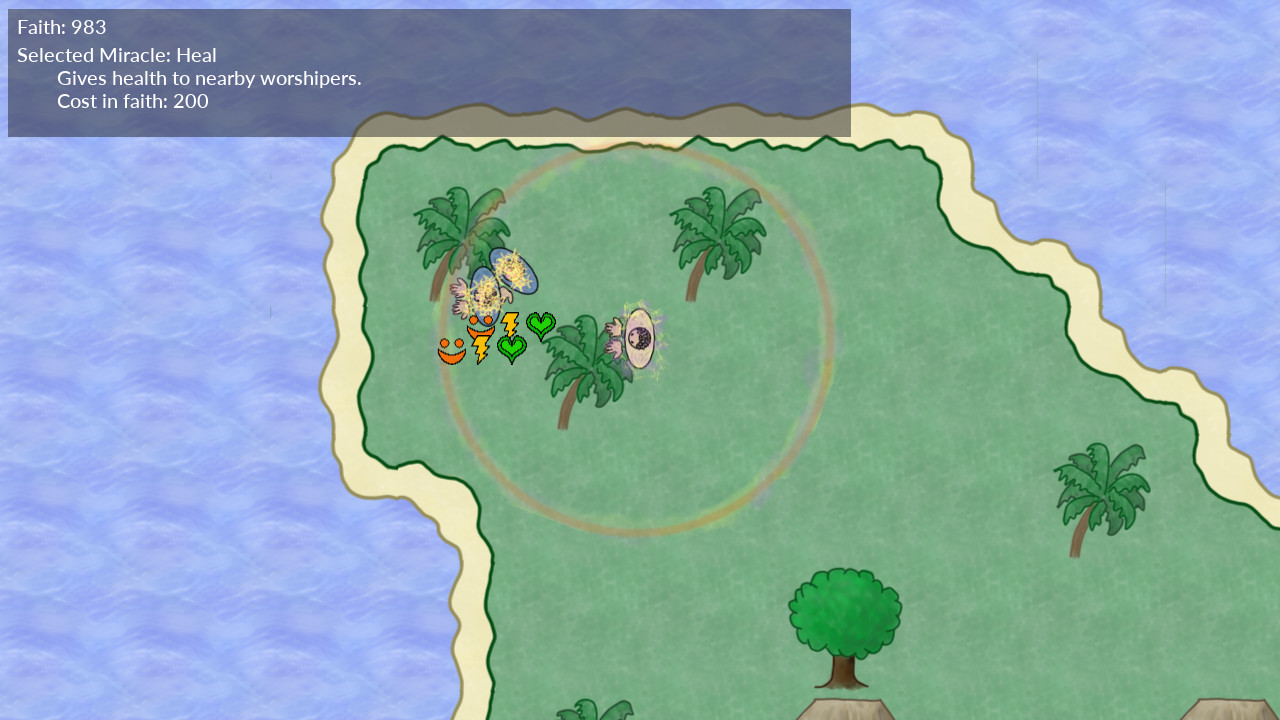
Task: Click the Faith: 983 counter
Action: (x=61, y=29)
